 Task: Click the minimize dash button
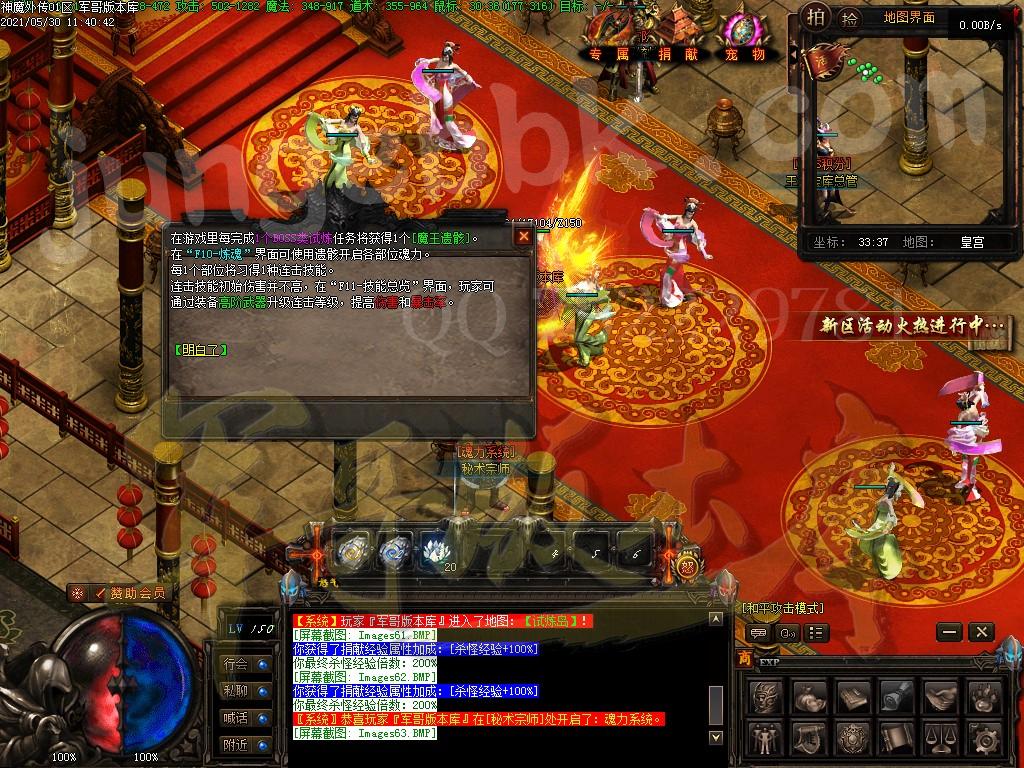point(950,632)
